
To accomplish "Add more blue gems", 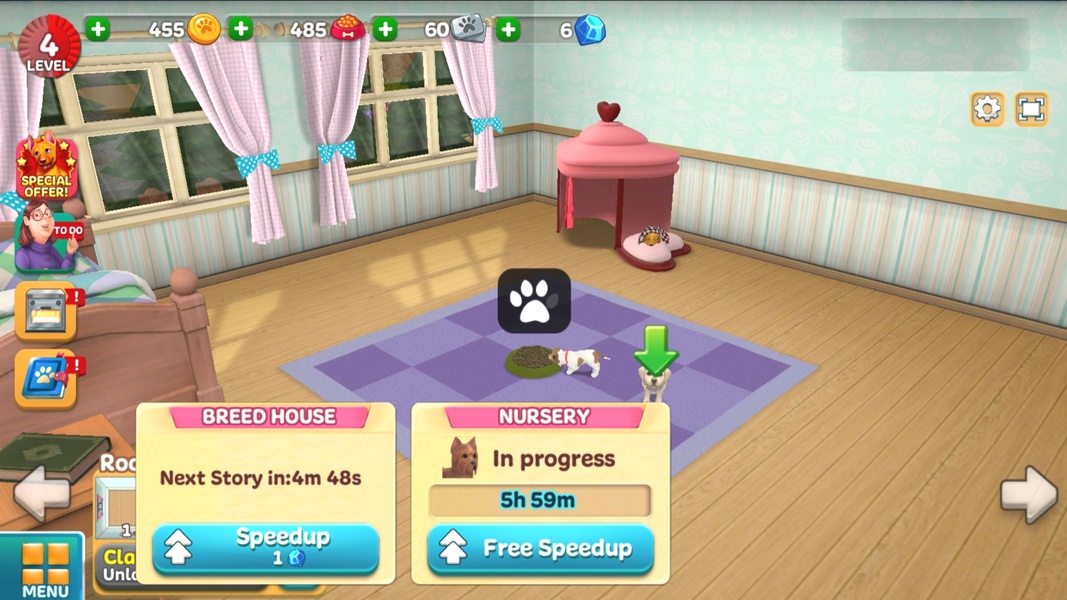I will click(x=508, y=29).
